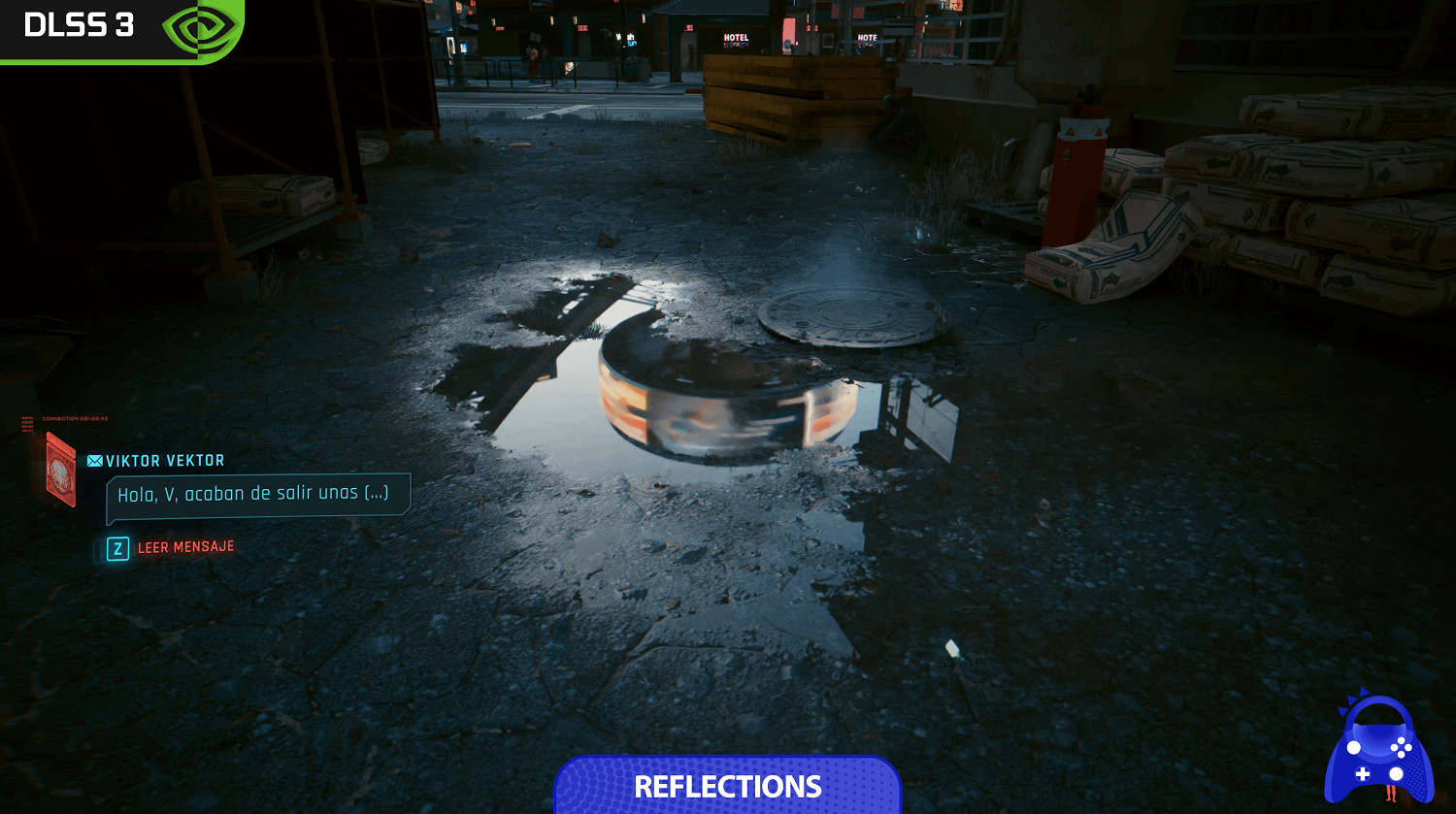Select the envelope icon beside Viktor Vektor
Image resolution: width=1456 pixels, height=814 pixels.
click(94, 460)
